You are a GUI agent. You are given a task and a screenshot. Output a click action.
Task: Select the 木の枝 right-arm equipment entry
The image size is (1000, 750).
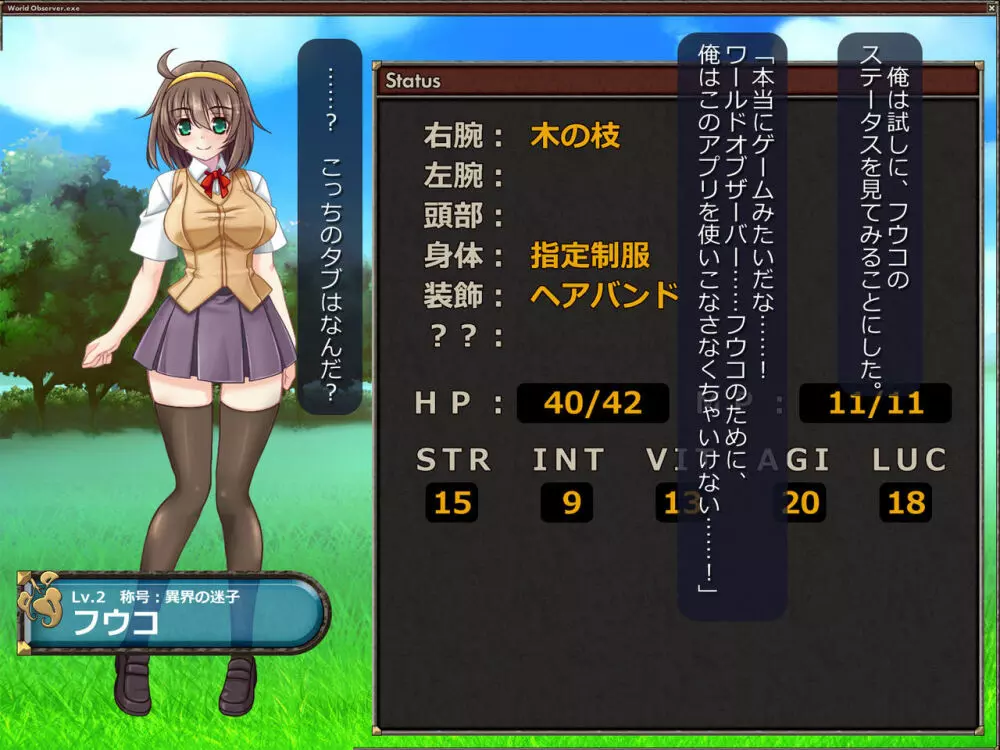[x=575, y=135]
